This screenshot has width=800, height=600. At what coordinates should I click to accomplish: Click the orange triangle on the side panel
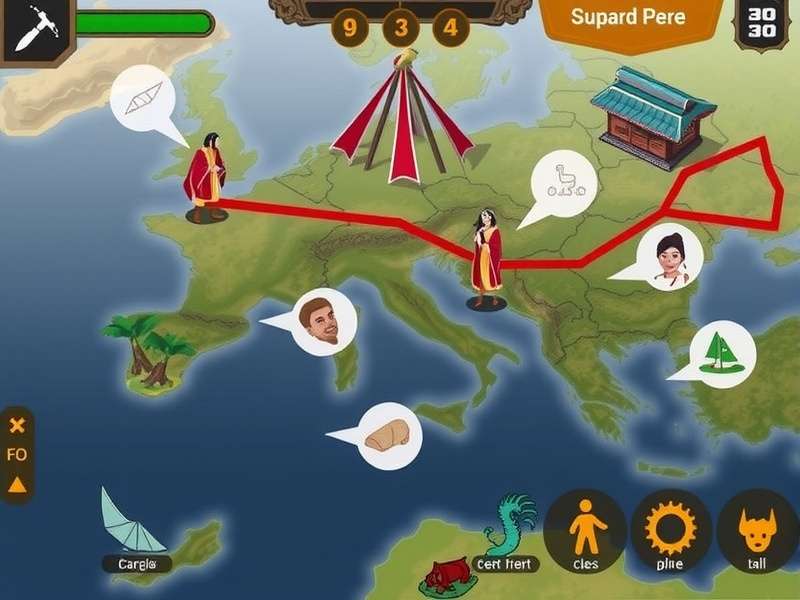17,484
